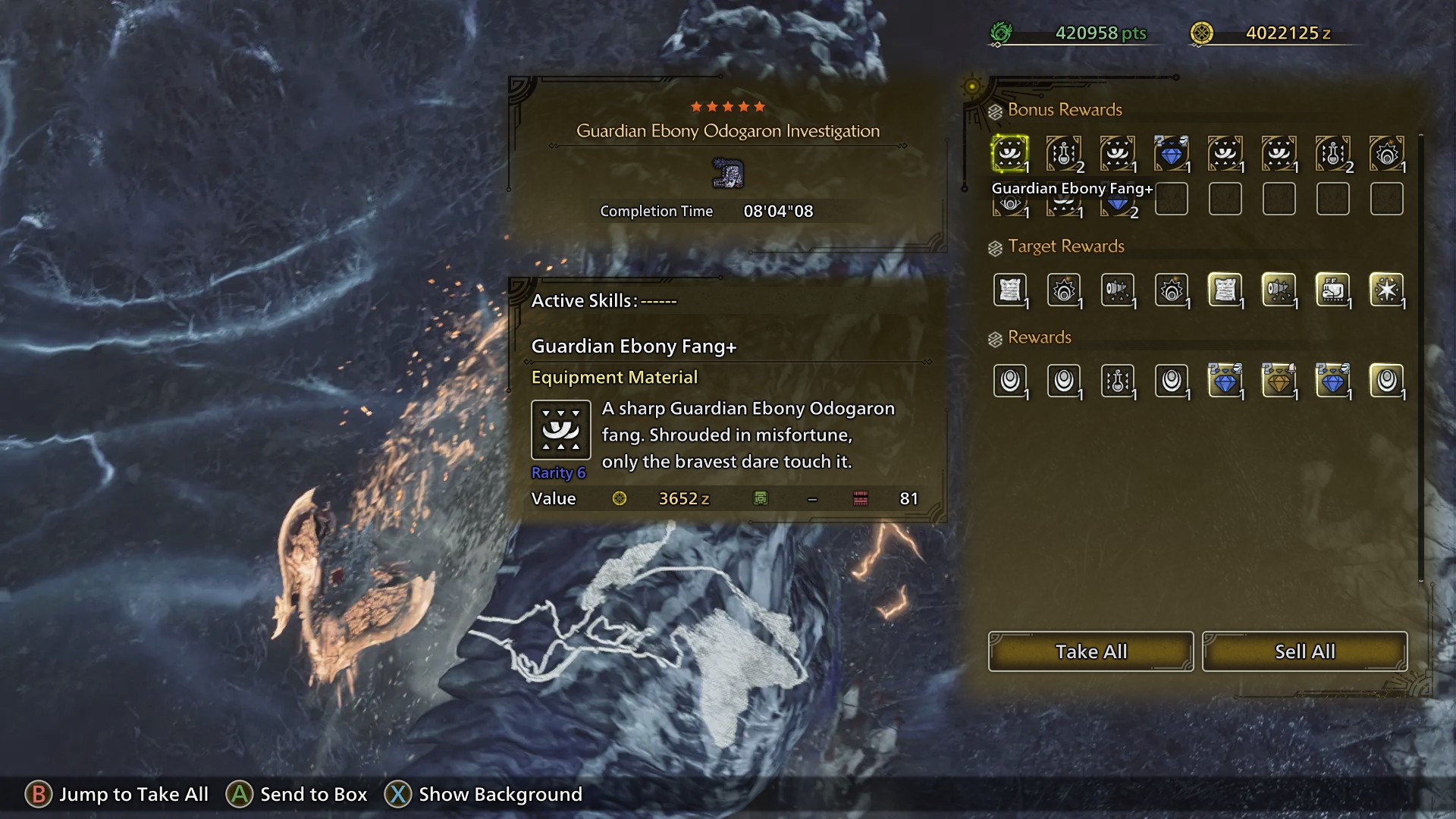Select the gold-highlighted scale in the Rewards row
The image size is (1456, 819).
pos(1386,381)
